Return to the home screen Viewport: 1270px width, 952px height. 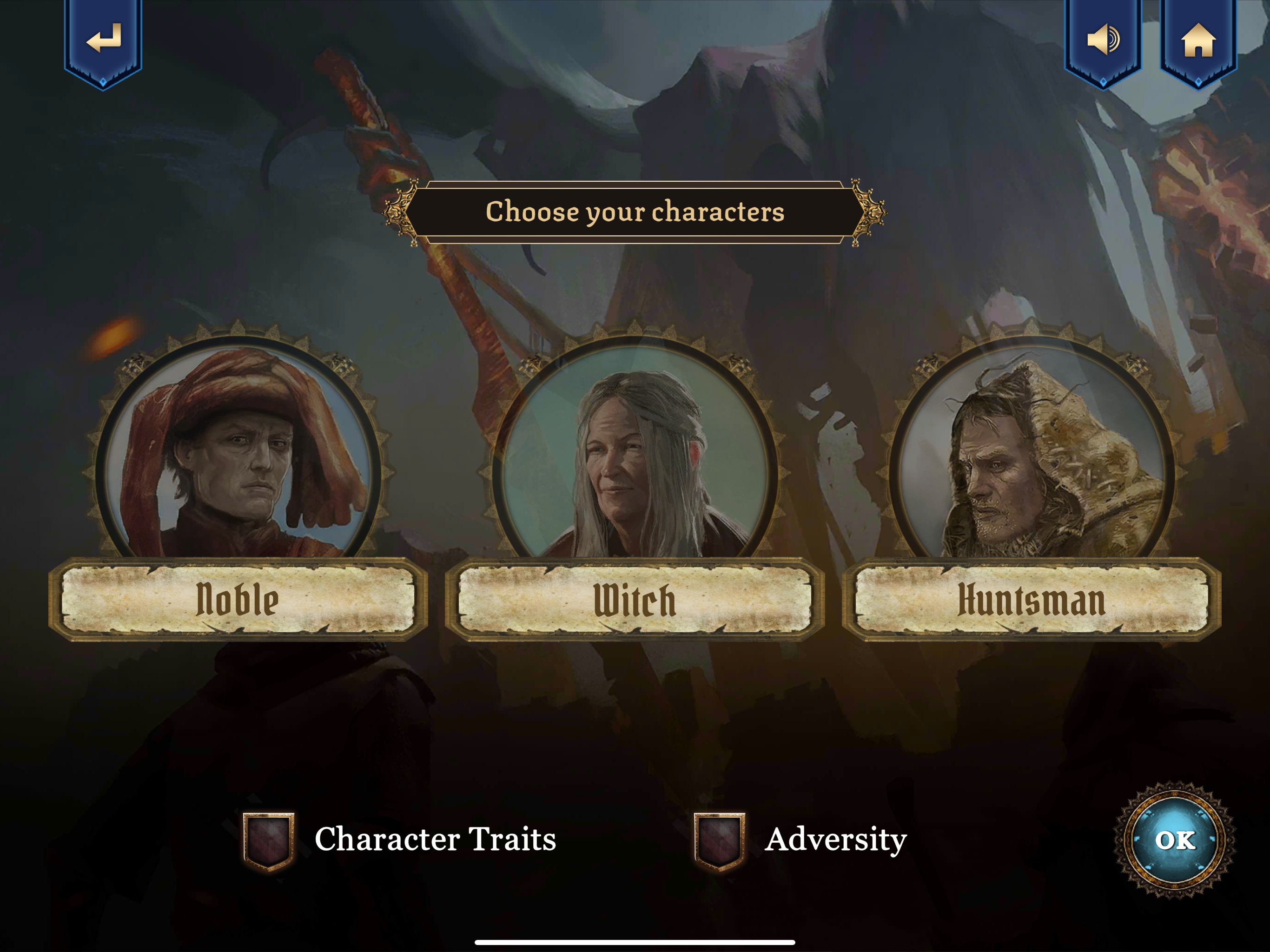1198,39
